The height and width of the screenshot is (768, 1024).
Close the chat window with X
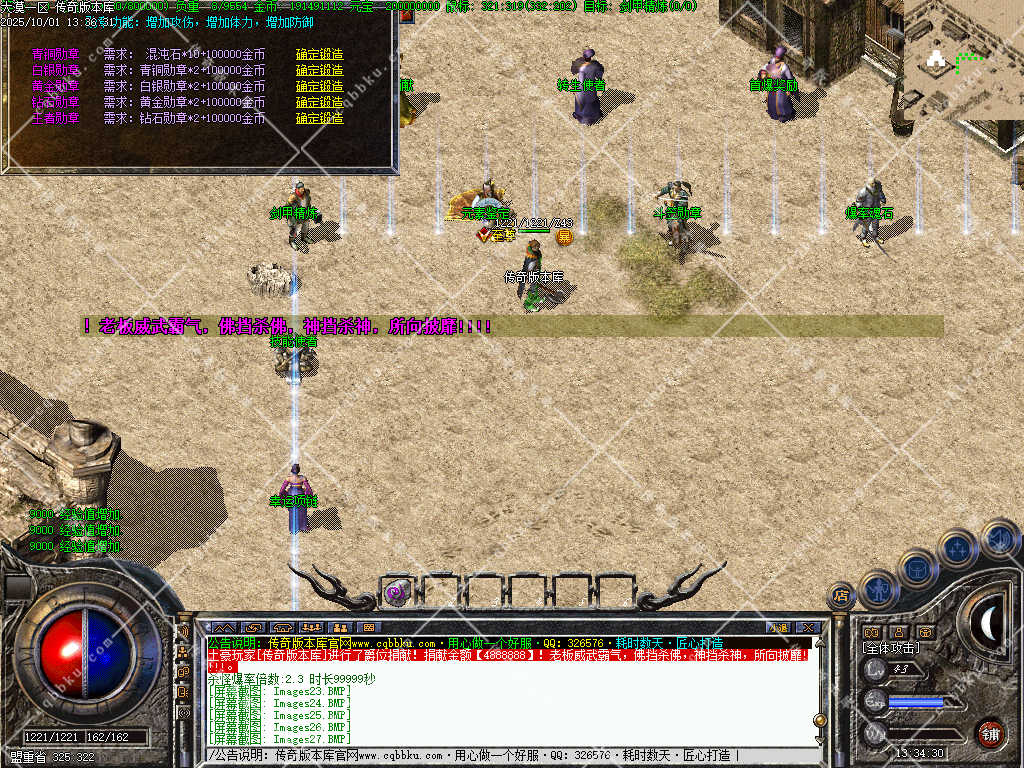[809, 627]
